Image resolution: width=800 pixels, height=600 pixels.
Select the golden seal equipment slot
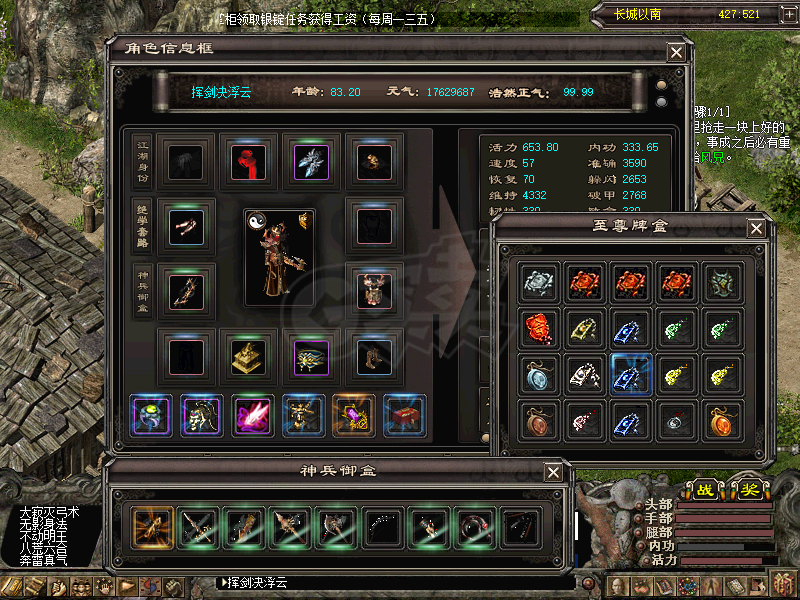click(248, 356)
